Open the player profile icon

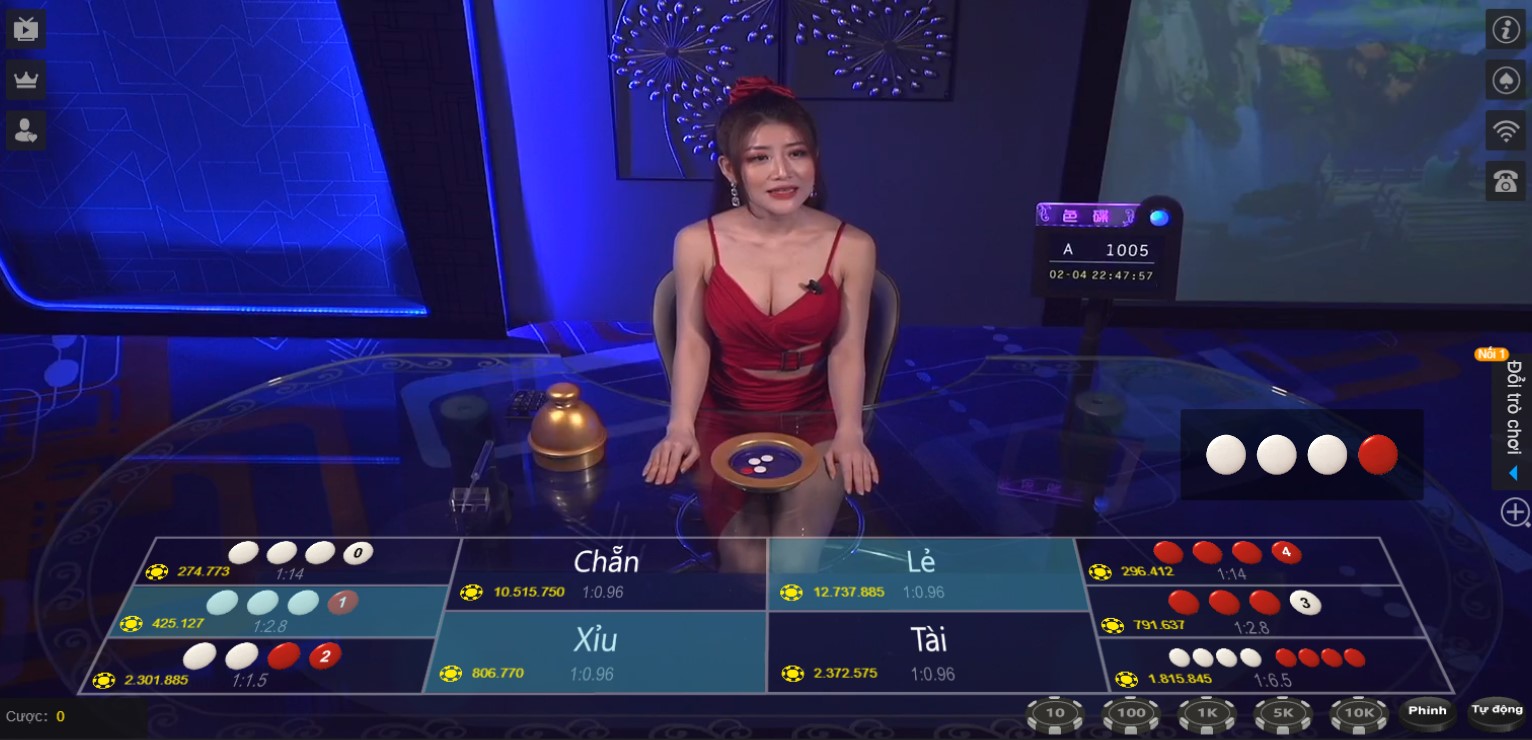tap(25, 130)
